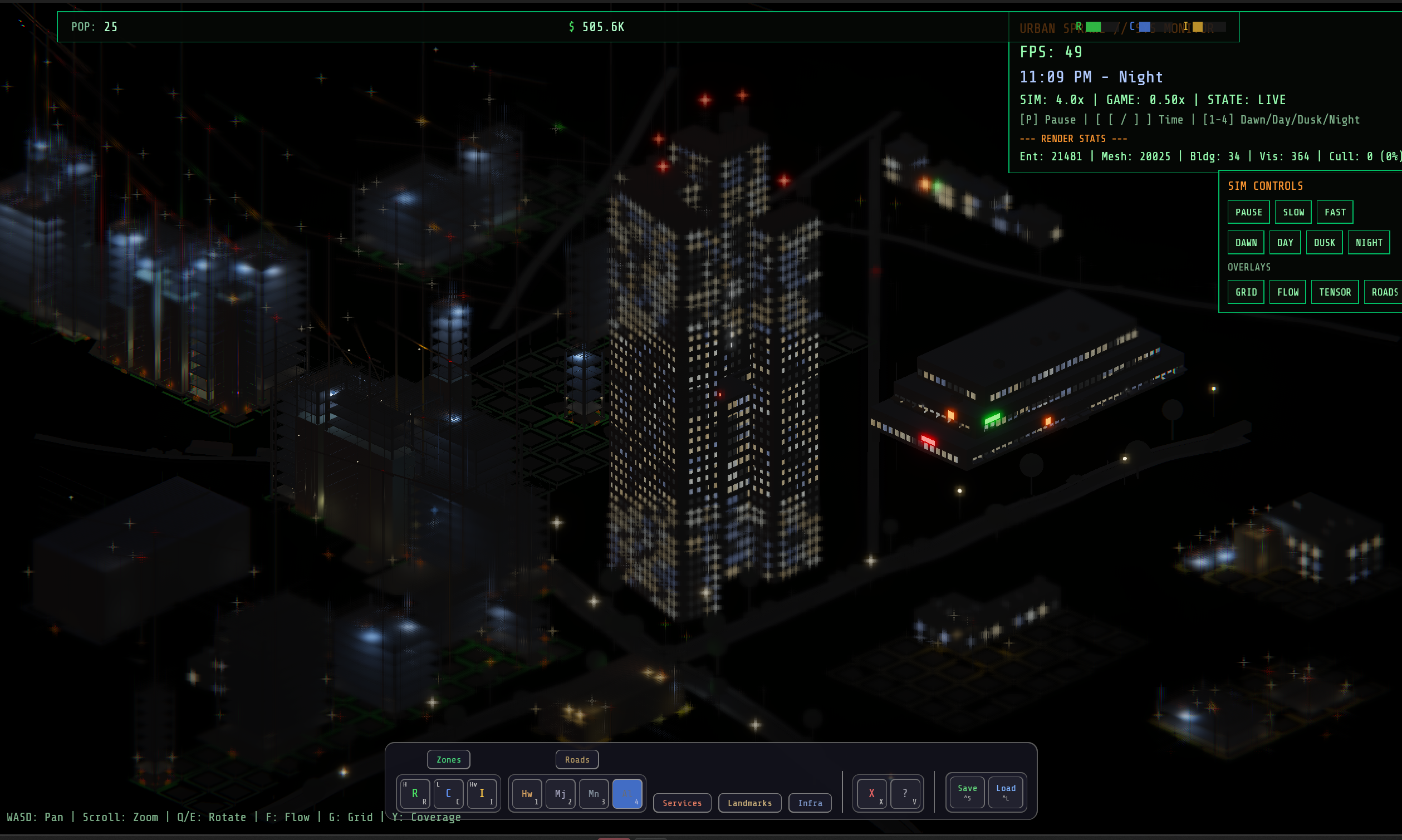Set the time of day to DAWN

pyautogui.click(x=1246, y=243)
